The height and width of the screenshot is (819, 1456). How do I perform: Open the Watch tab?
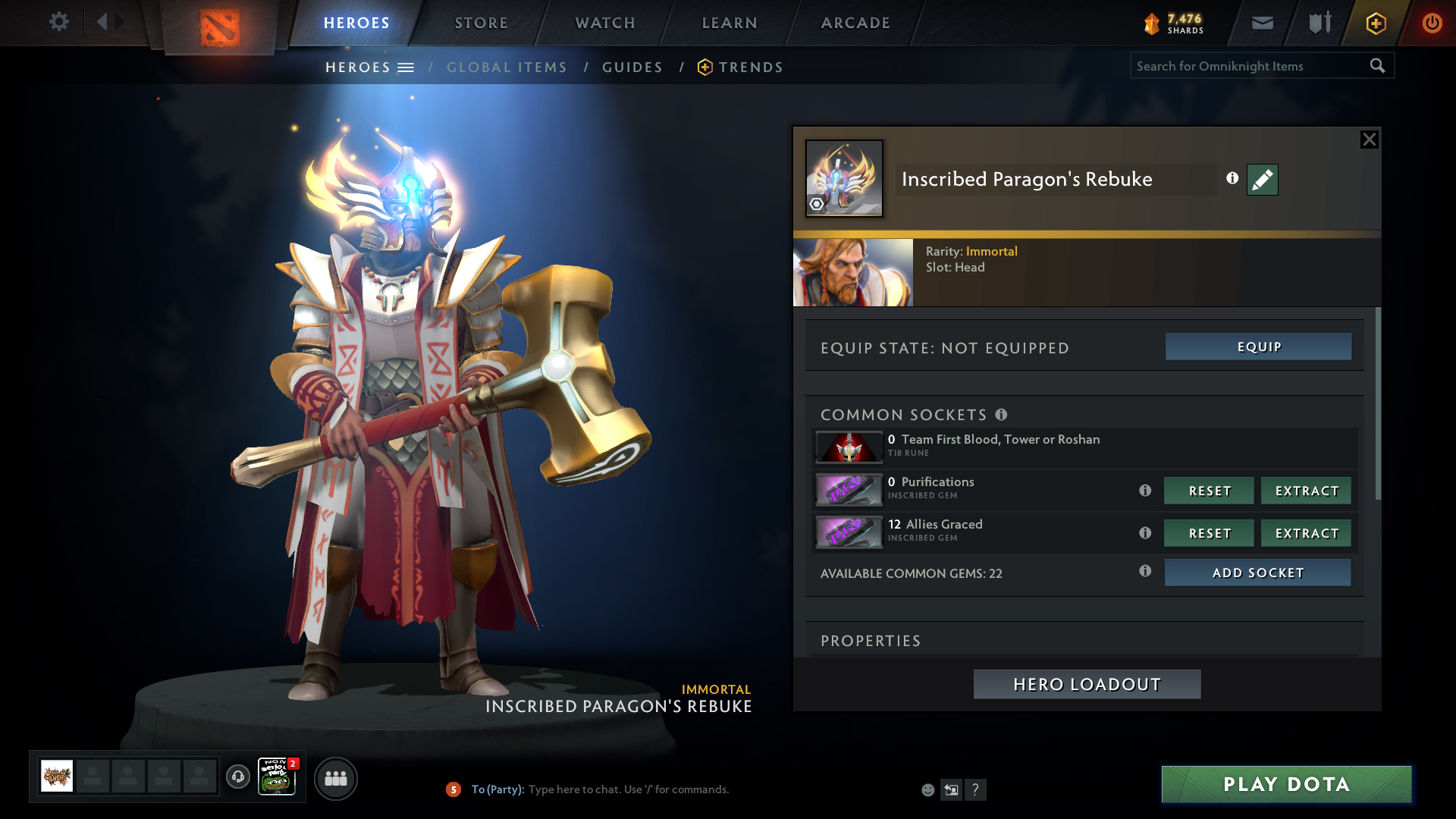click(605, 23)
